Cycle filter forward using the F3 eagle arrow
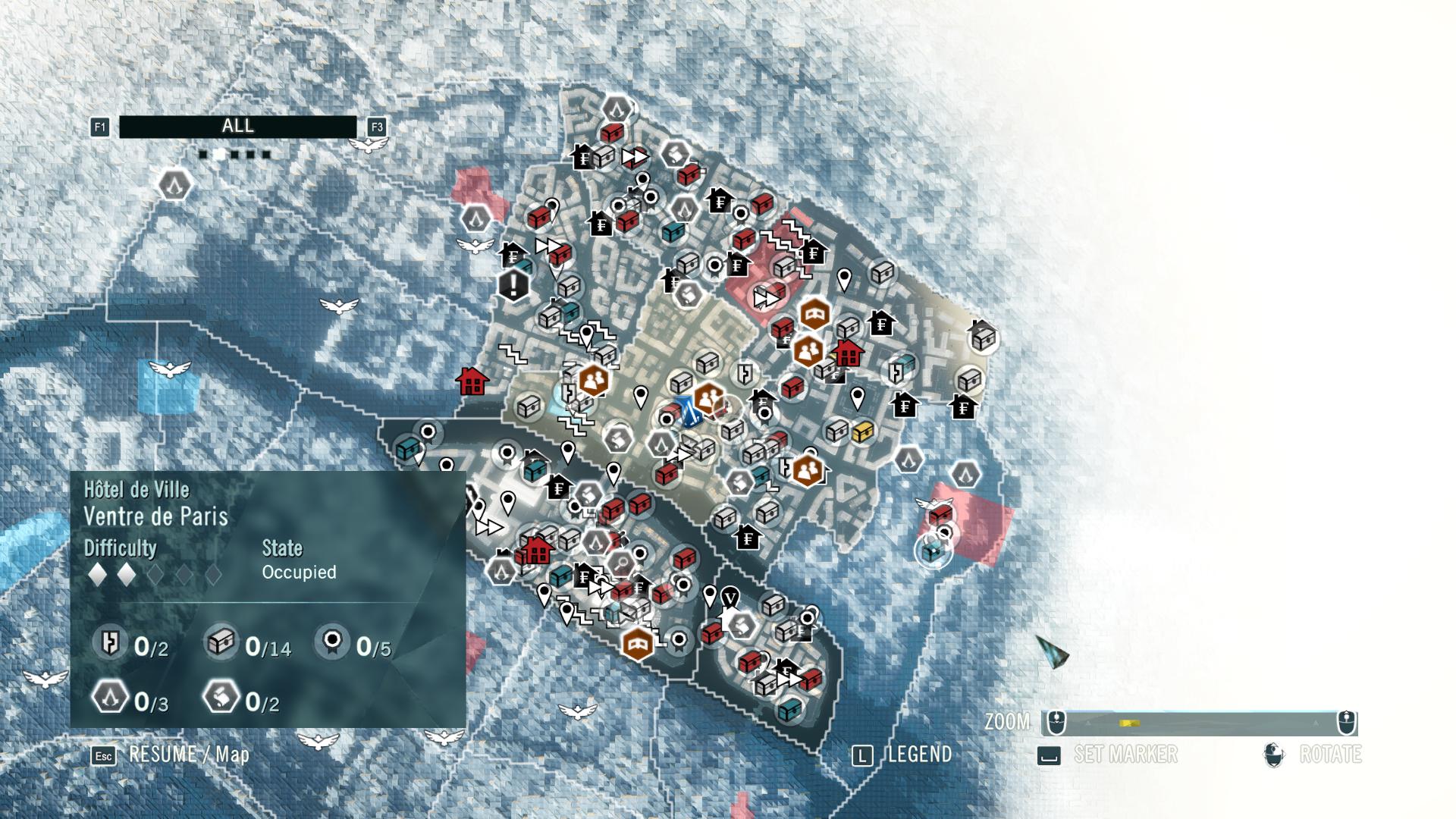Image resolution: width=1456 pixels, height=819 pixels. 378,129
